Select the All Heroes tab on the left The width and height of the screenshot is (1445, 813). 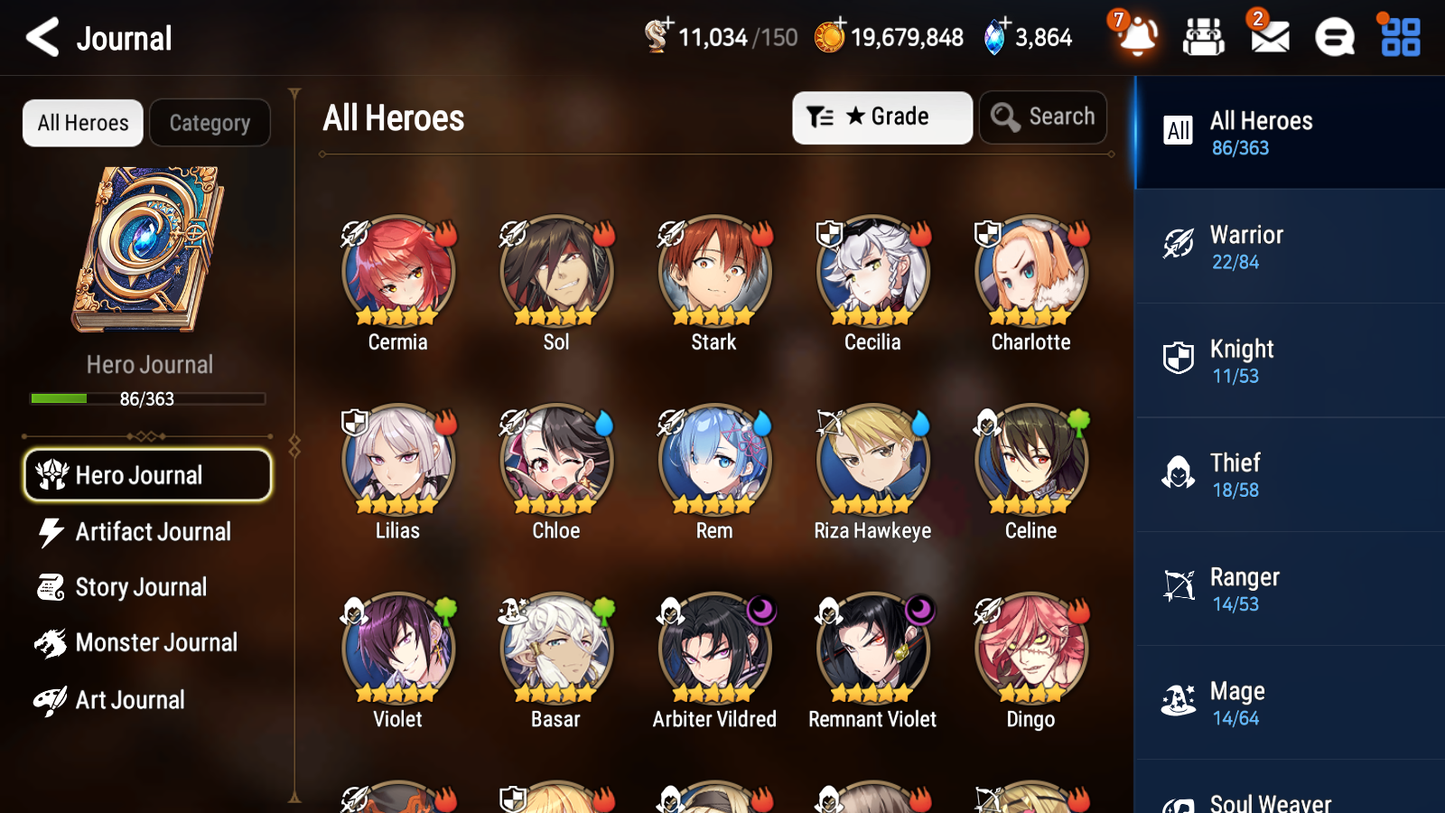point(82,123)
